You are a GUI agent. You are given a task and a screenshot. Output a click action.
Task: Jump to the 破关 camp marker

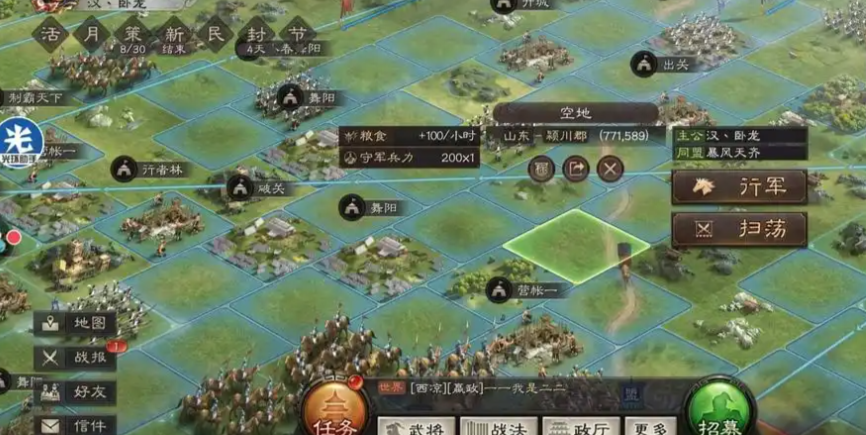coord(241,187)
